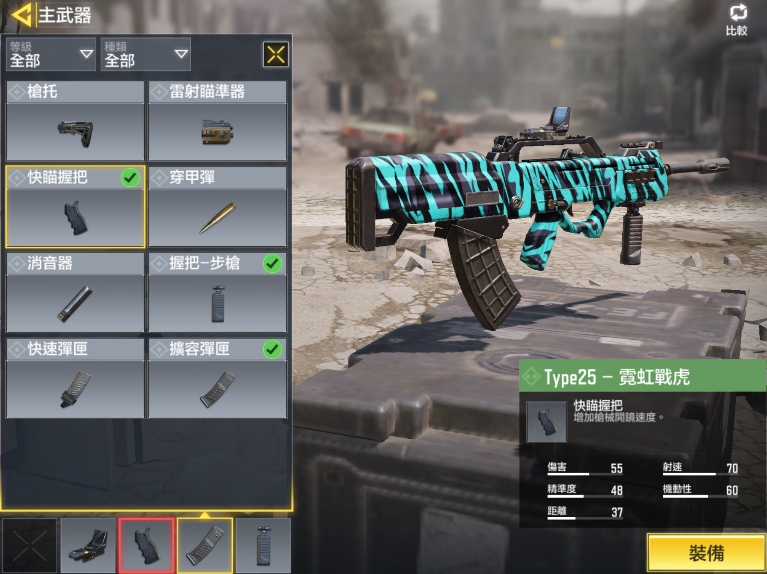Select the foregrip slot in bottom bar
Image resolution: width=767 pixels, height=574 pixels.
point(263,545)
